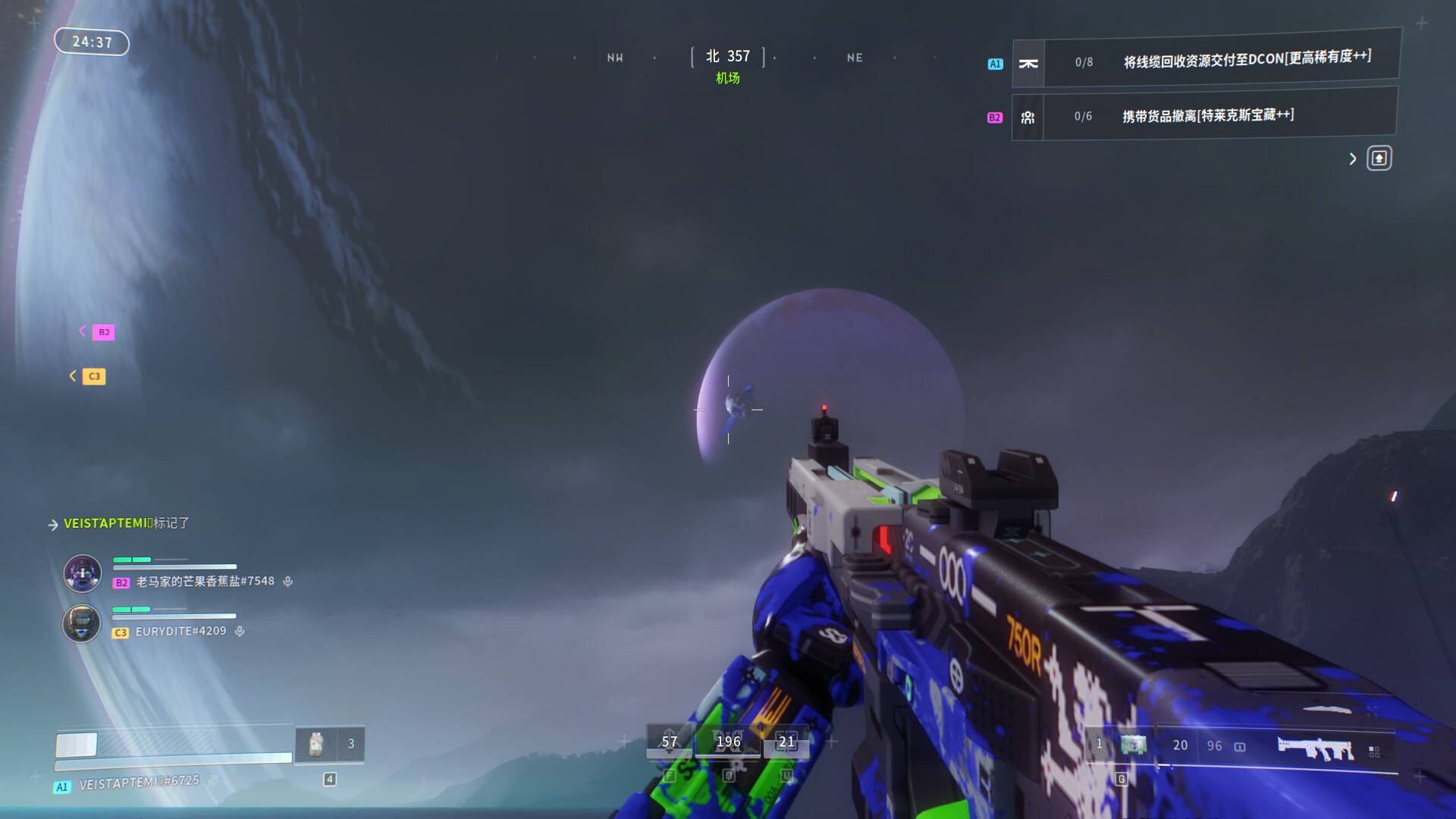Open the upload icon beside objectives

[x=1379, y=158]
